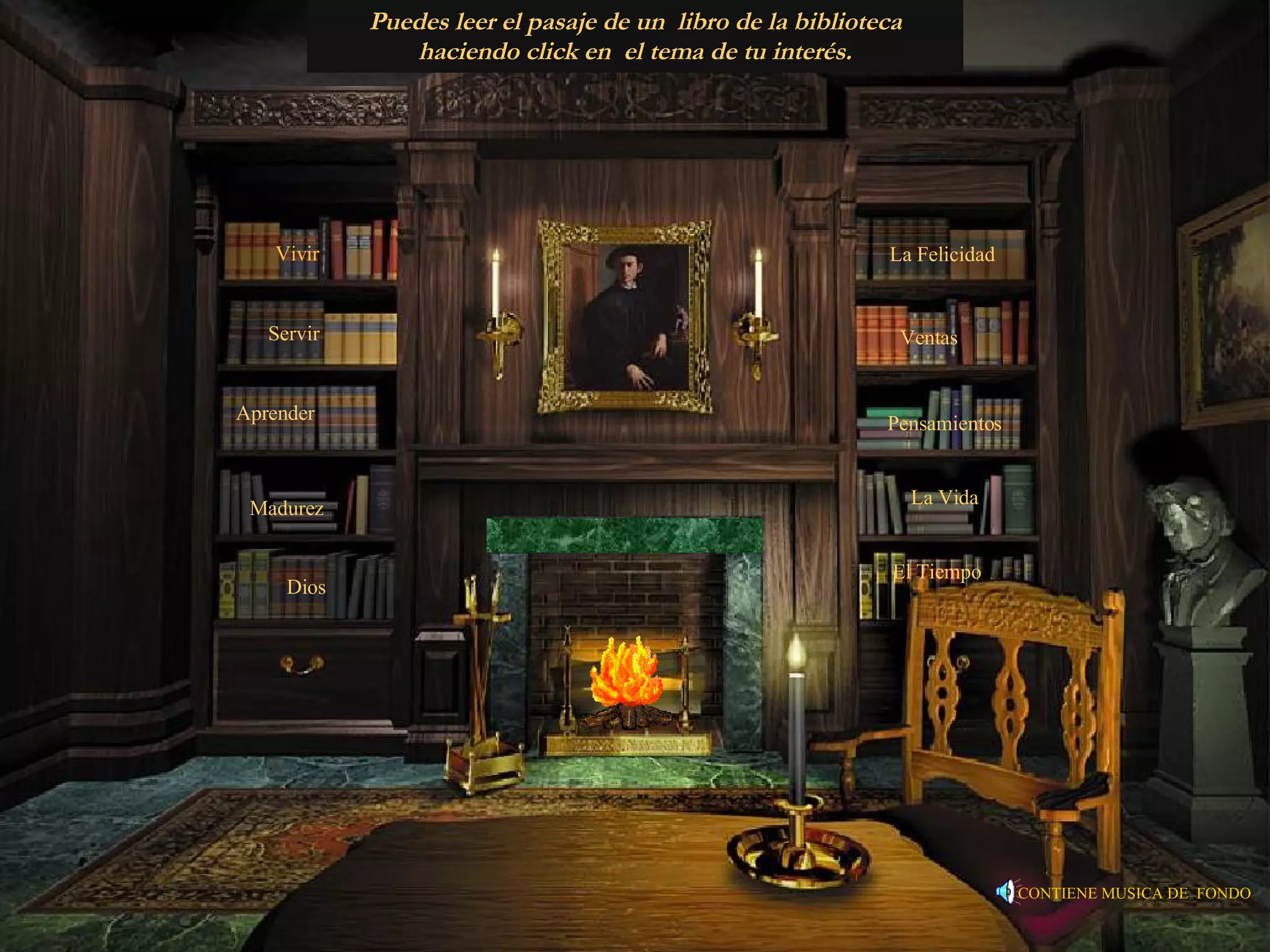
Task: Select the El Tiempo topic
Action: [x=936, y=571]
